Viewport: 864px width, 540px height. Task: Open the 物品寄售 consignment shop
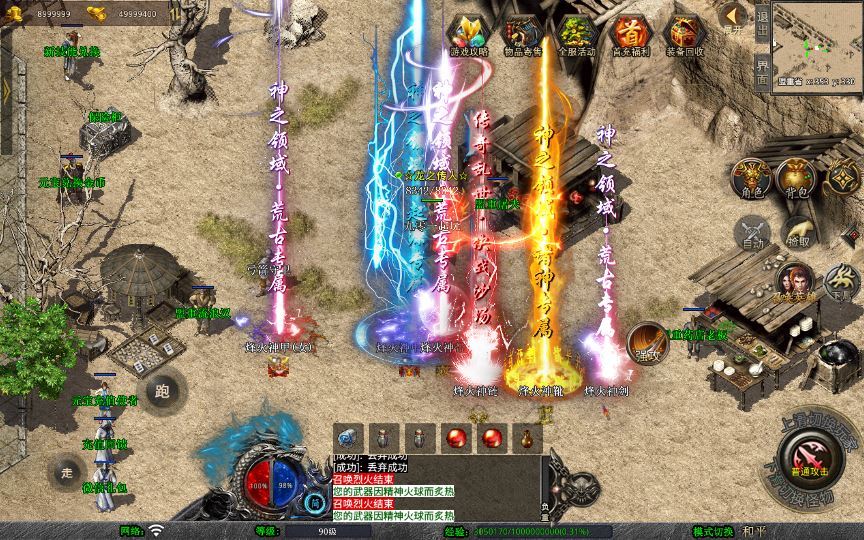click(x=523, y=36)
